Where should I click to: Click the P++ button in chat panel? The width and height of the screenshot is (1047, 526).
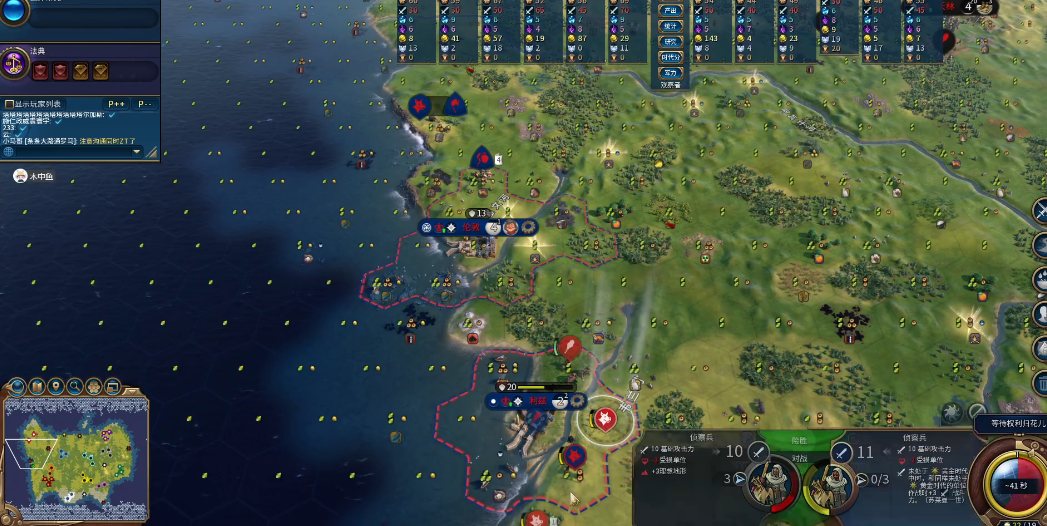pos(117,104)
